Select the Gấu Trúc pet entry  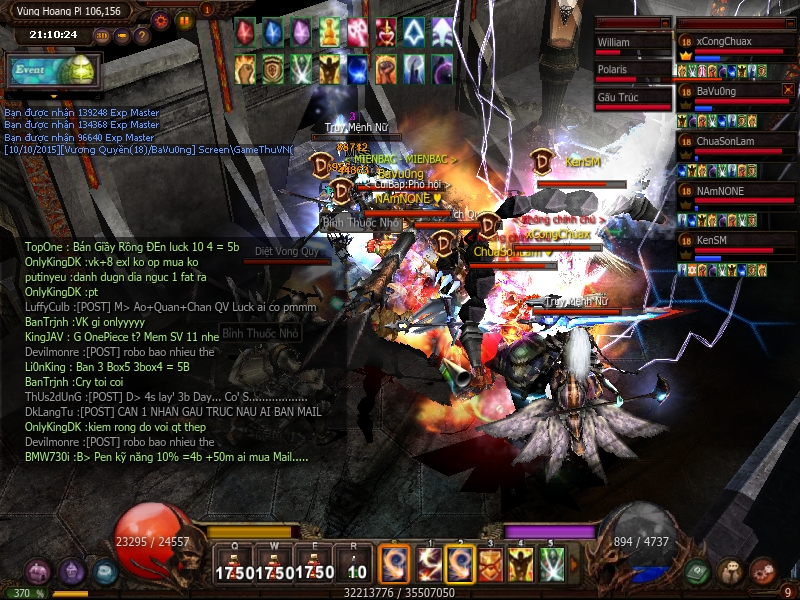click(x=632, y=97)
